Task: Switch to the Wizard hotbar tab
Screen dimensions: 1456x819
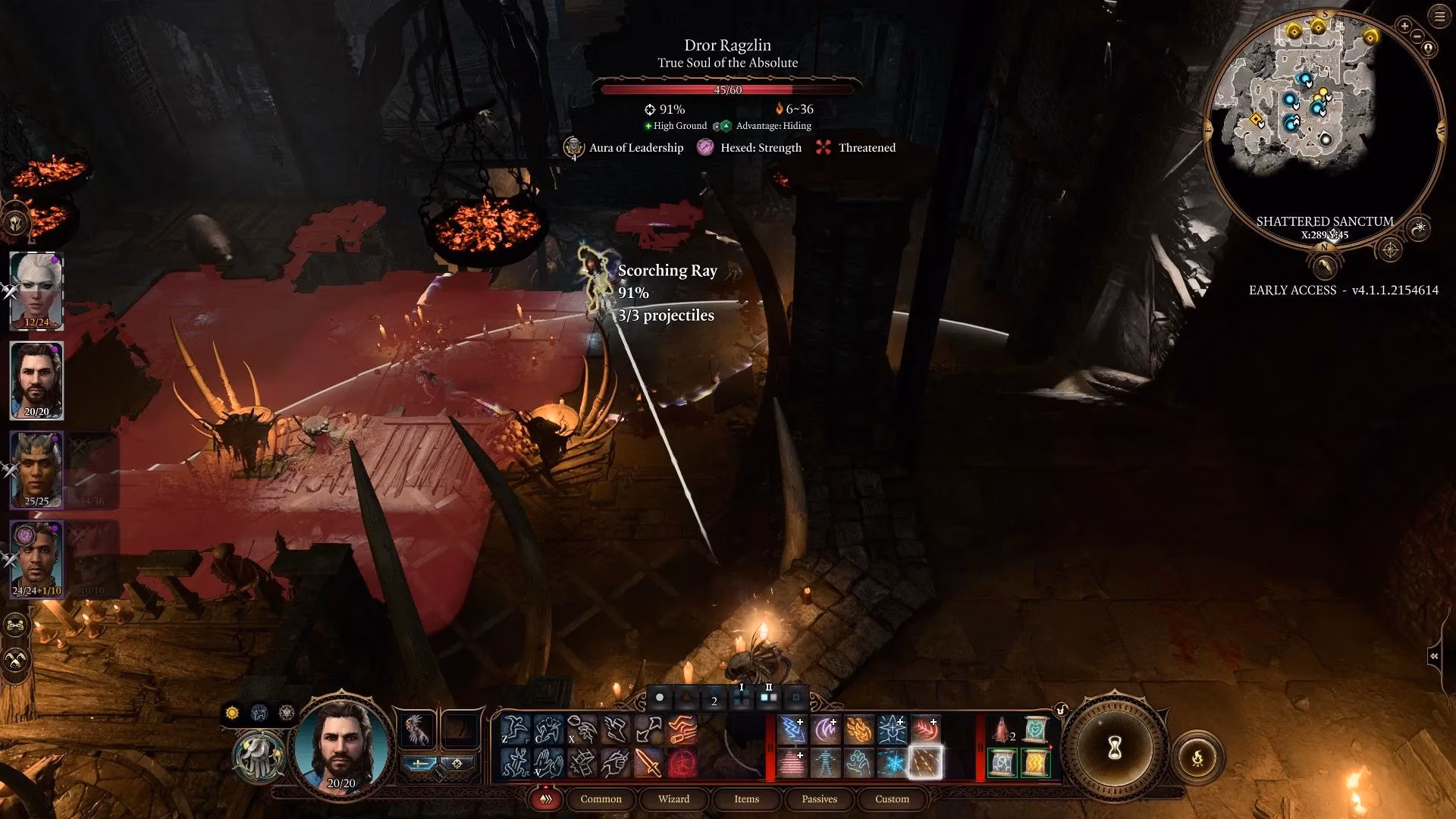Action: 674,799
